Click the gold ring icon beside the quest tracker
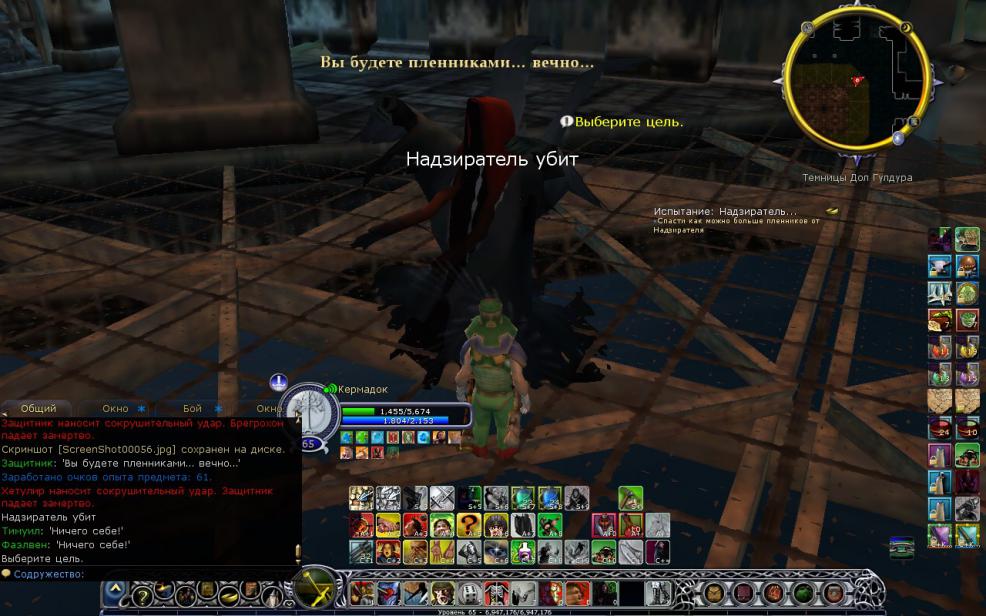The width and height of the screenshot is (986, 616). [832, 211]
